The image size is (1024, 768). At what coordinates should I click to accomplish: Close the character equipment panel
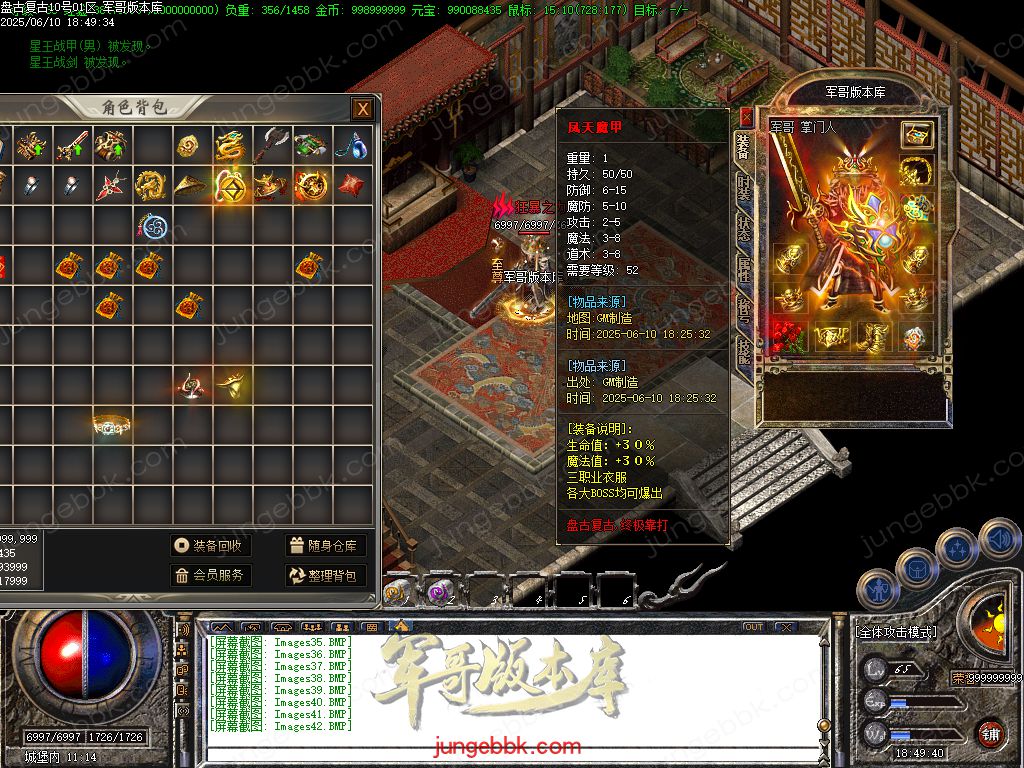point(746,117)
